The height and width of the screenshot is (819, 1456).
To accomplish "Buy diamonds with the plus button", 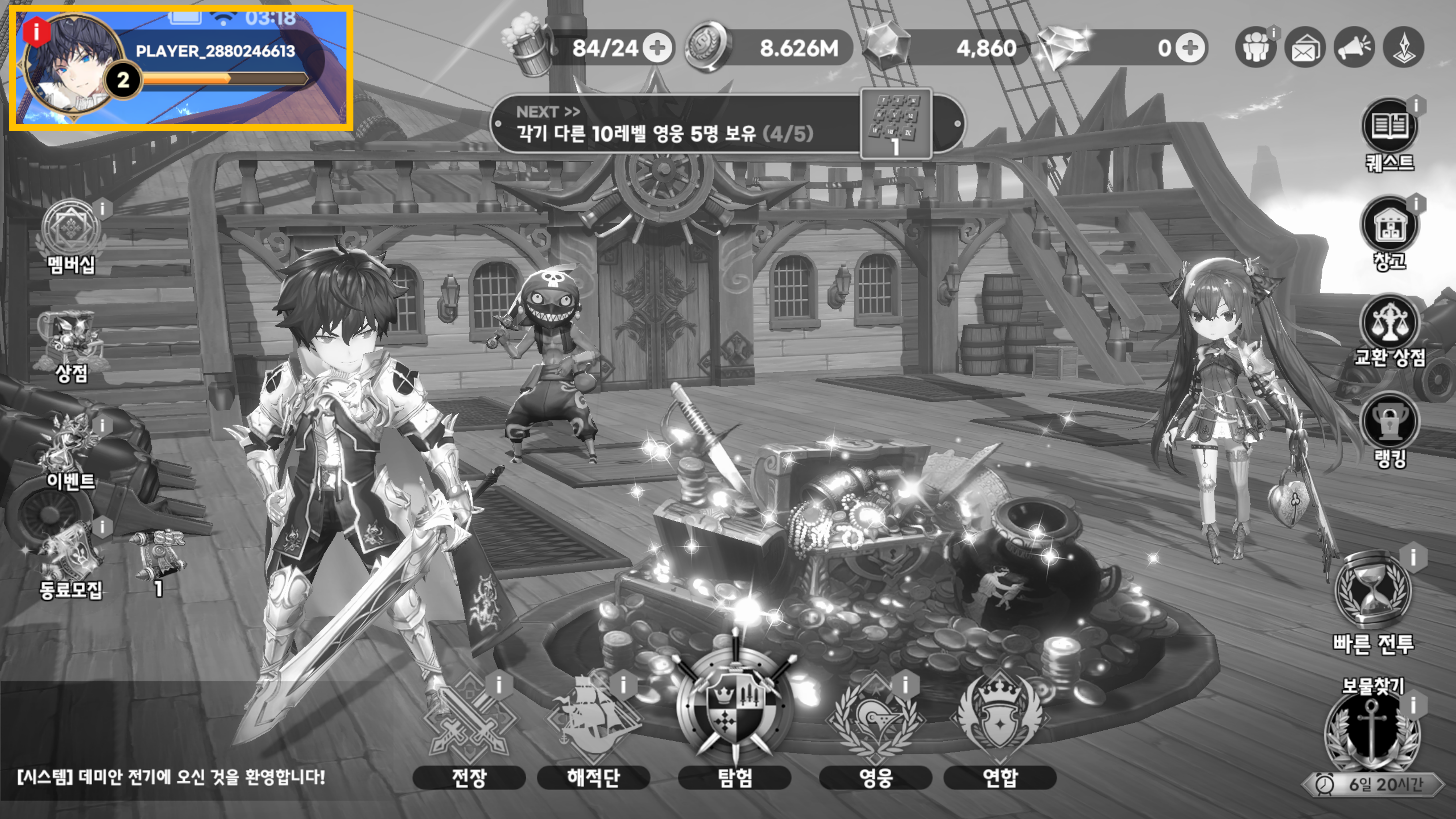I will click(1190, 48).
